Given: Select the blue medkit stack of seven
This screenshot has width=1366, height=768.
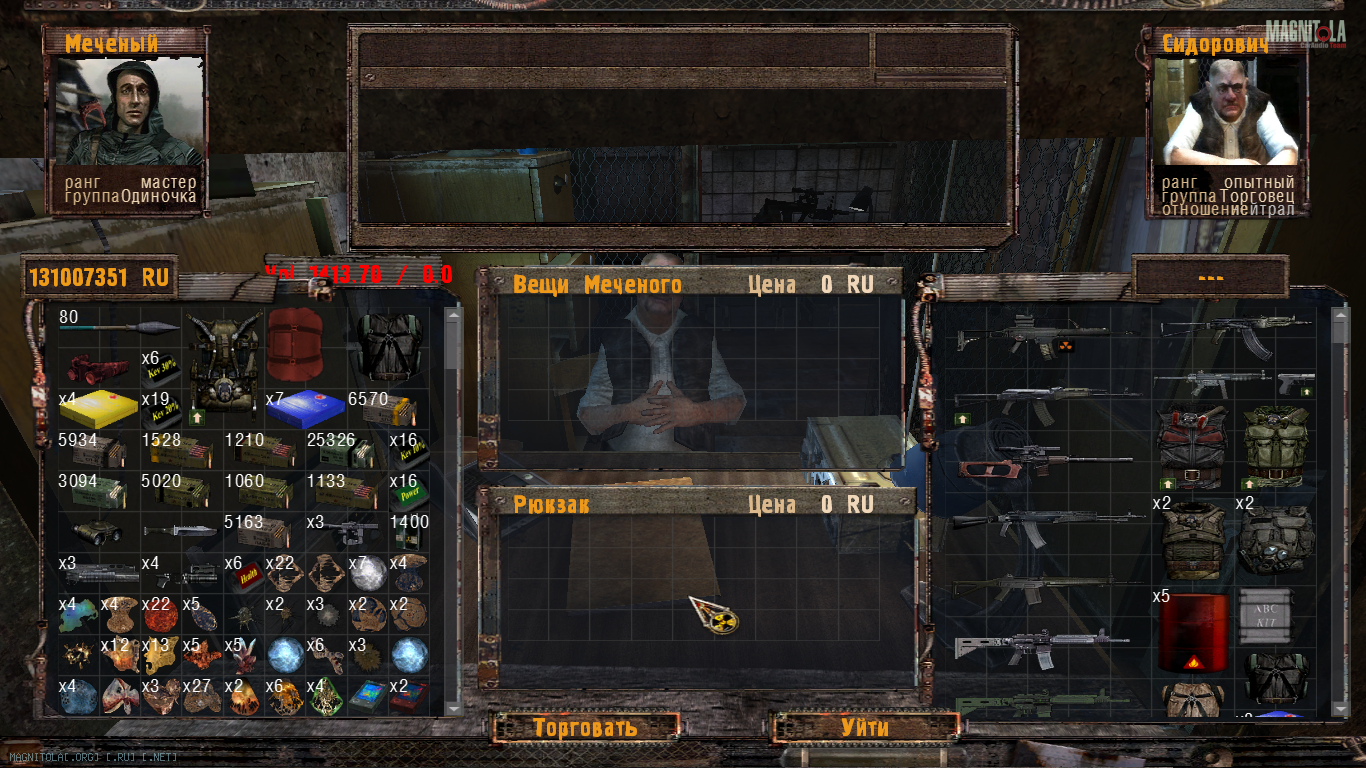Looking at the screenshot, I should pyautogui.click(x=304, y=409).
